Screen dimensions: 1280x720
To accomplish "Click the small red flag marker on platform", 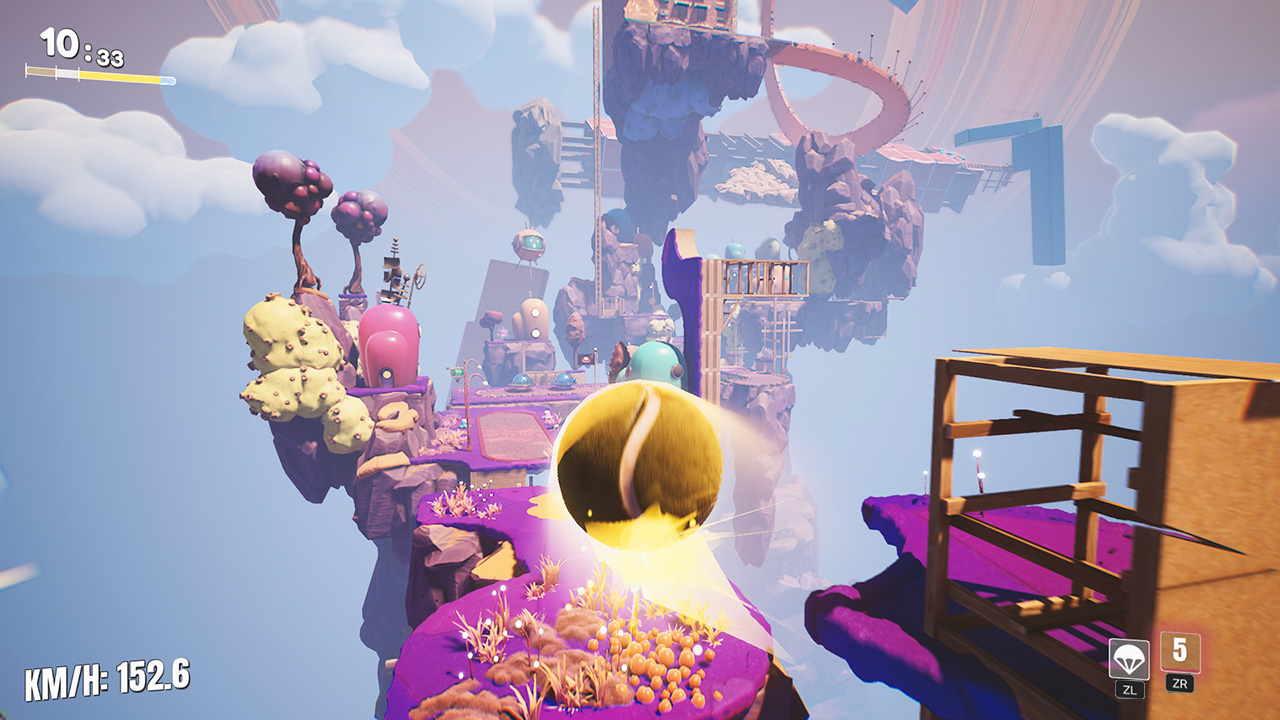I will [x=586, y=359].
